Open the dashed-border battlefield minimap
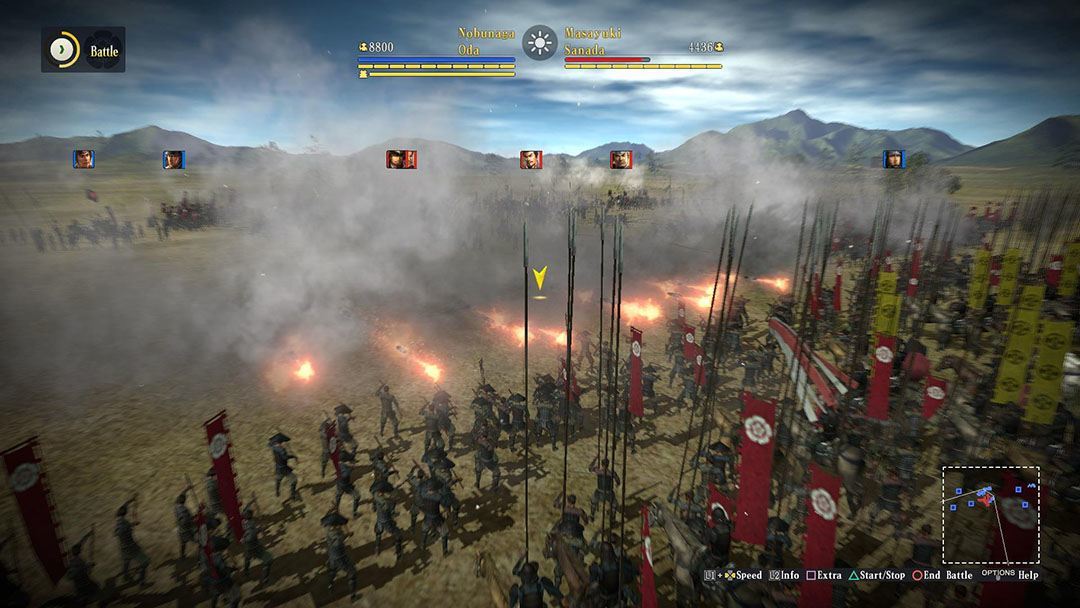Image resolution: width=1080 pixels, height=608 pixels. 990,514
